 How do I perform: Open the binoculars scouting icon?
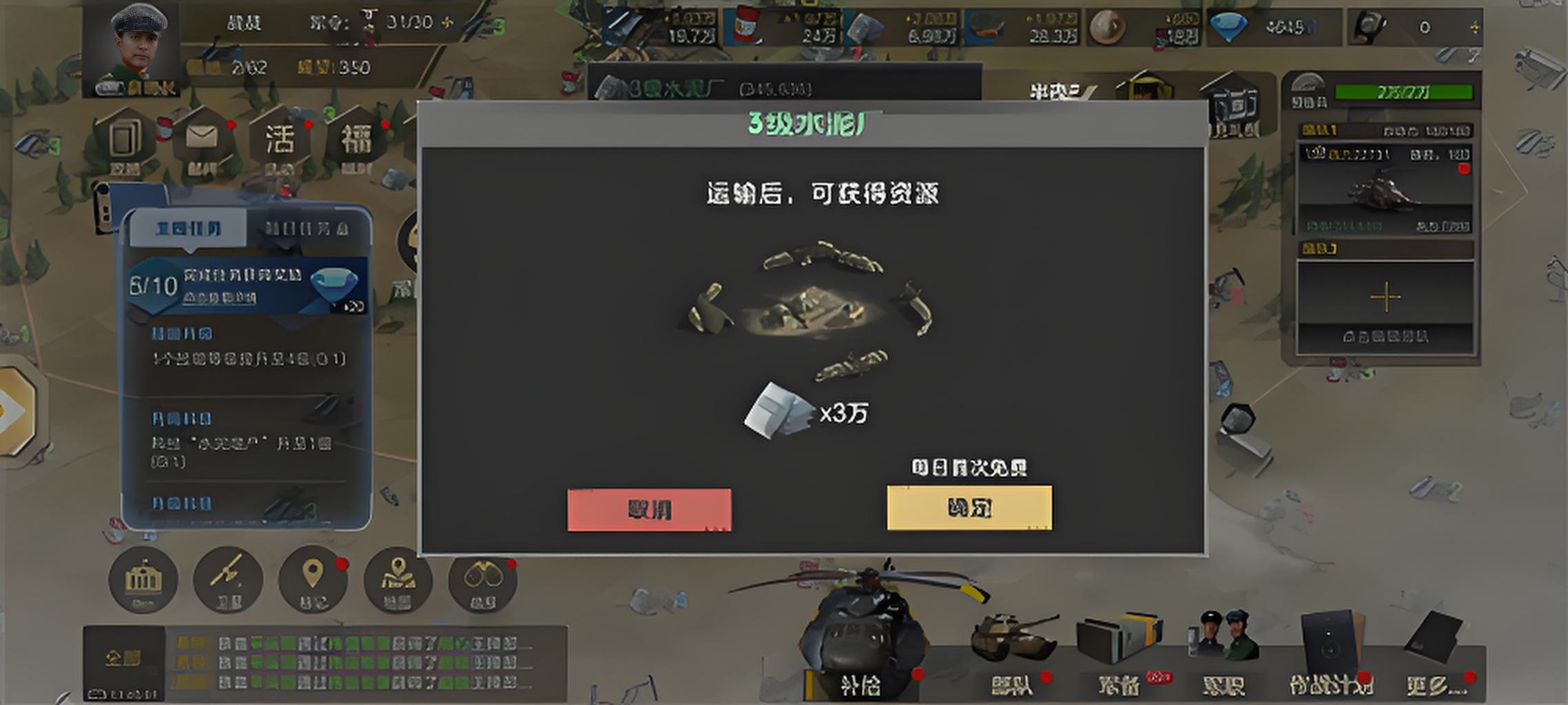click(482, 580)
